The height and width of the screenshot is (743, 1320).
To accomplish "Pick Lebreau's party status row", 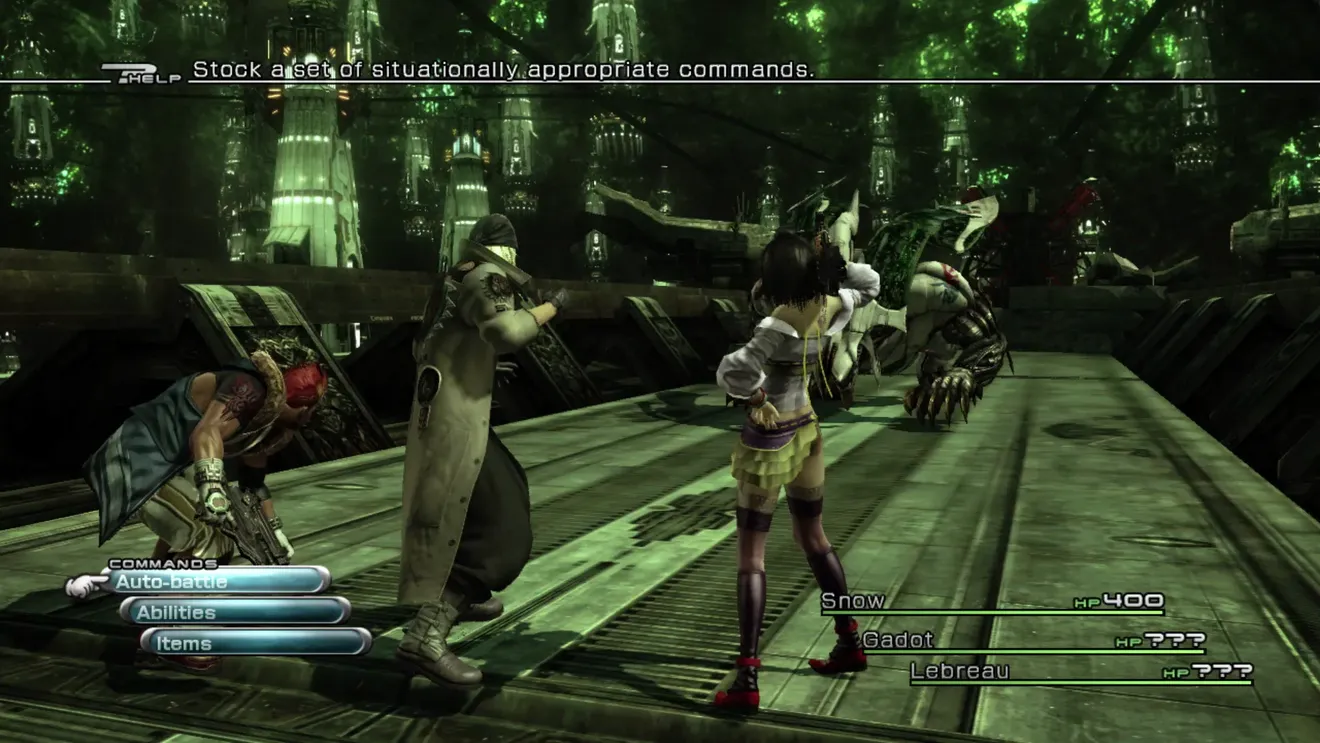I will pos(1080,672).
